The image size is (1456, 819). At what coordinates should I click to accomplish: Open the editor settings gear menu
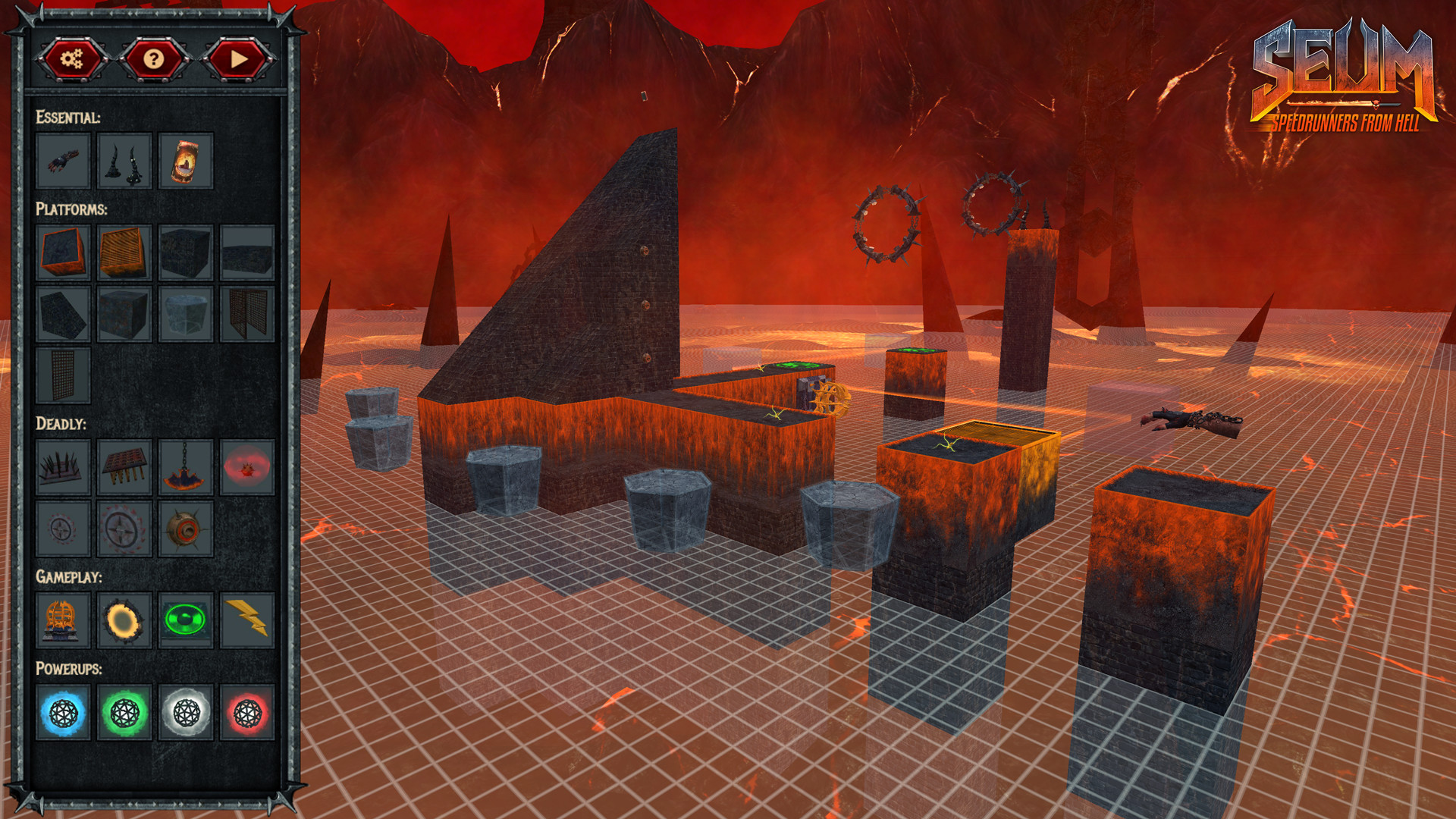(x=74, y=61)
